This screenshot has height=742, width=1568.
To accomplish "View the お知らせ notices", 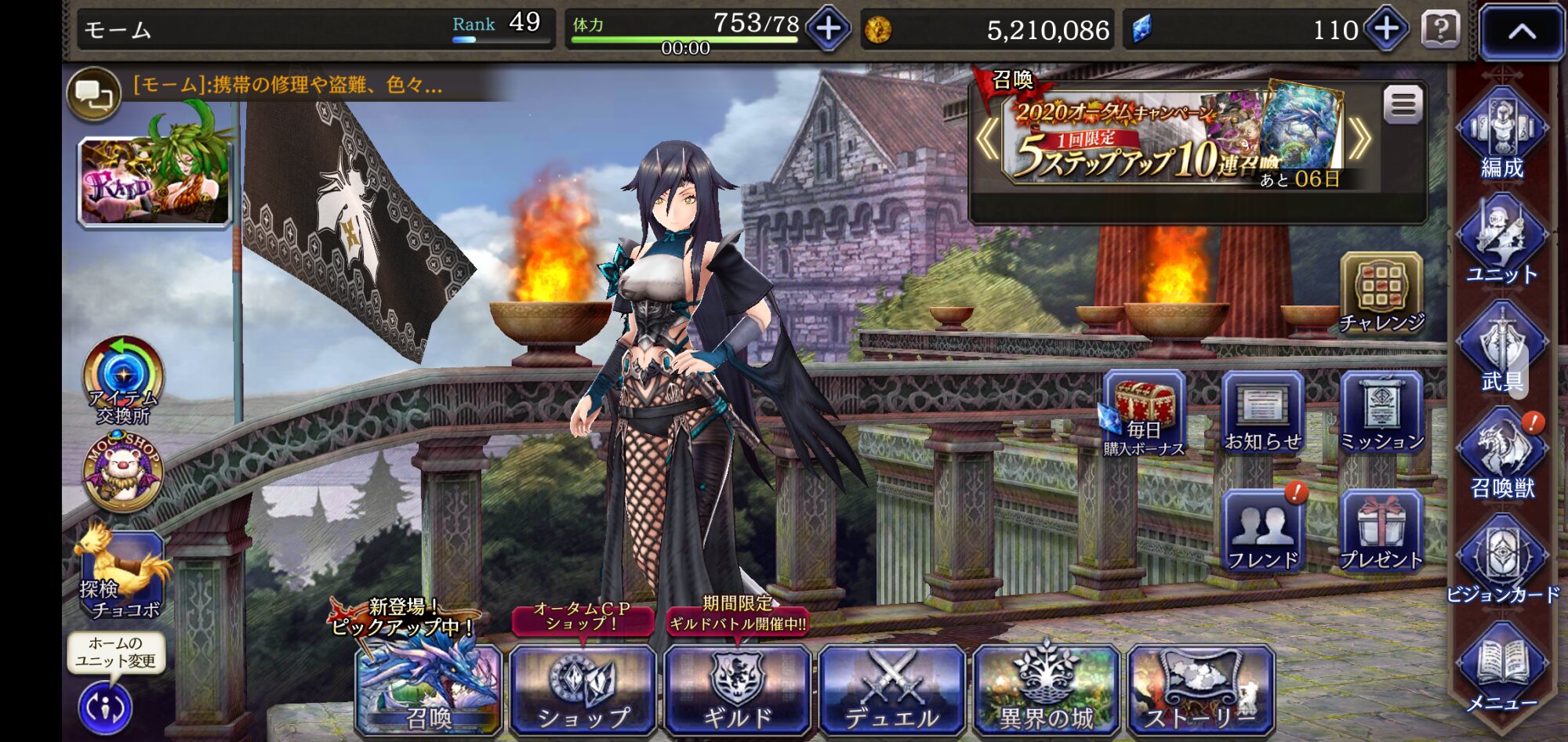I will coord(1262,413).
